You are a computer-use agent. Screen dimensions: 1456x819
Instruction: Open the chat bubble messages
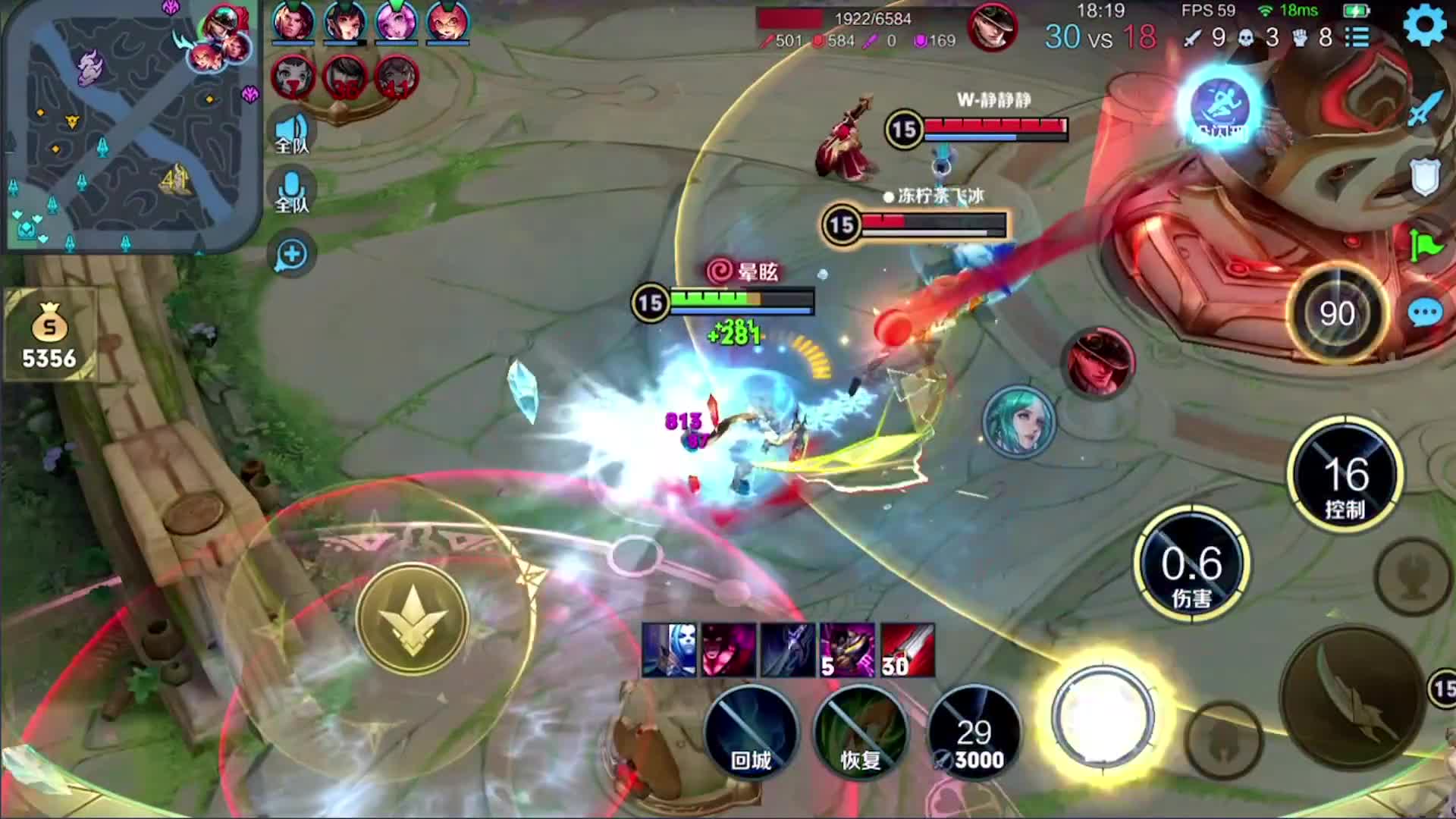[x=1425, y=312]
